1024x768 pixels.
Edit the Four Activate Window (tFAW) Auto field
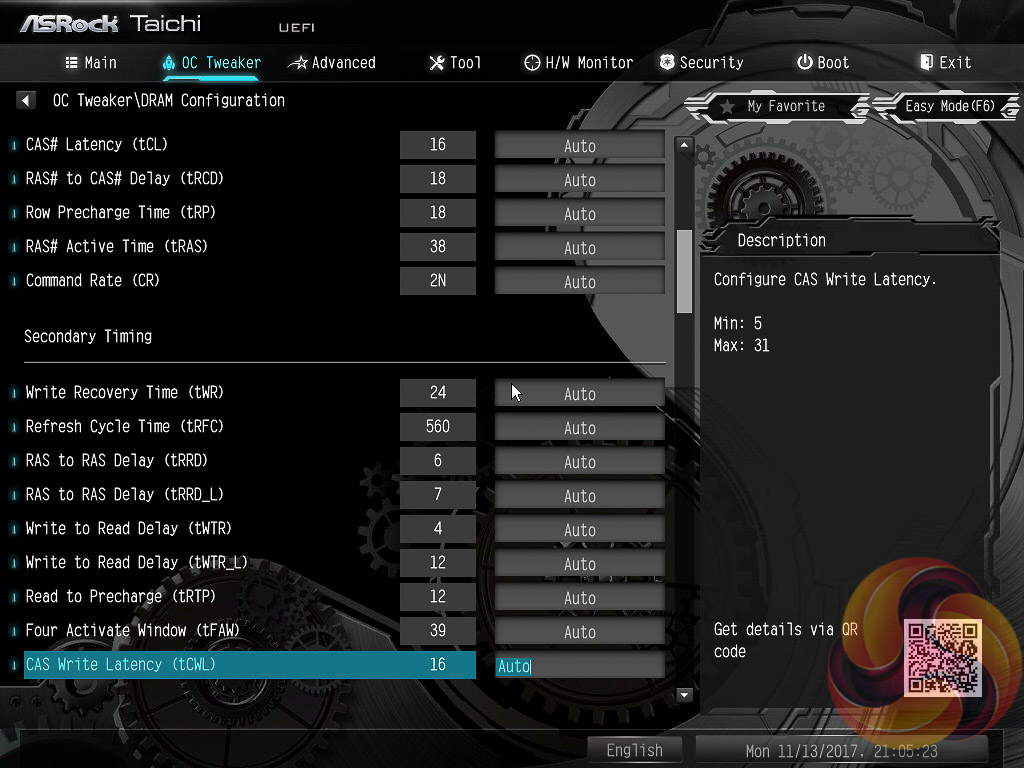579,631
